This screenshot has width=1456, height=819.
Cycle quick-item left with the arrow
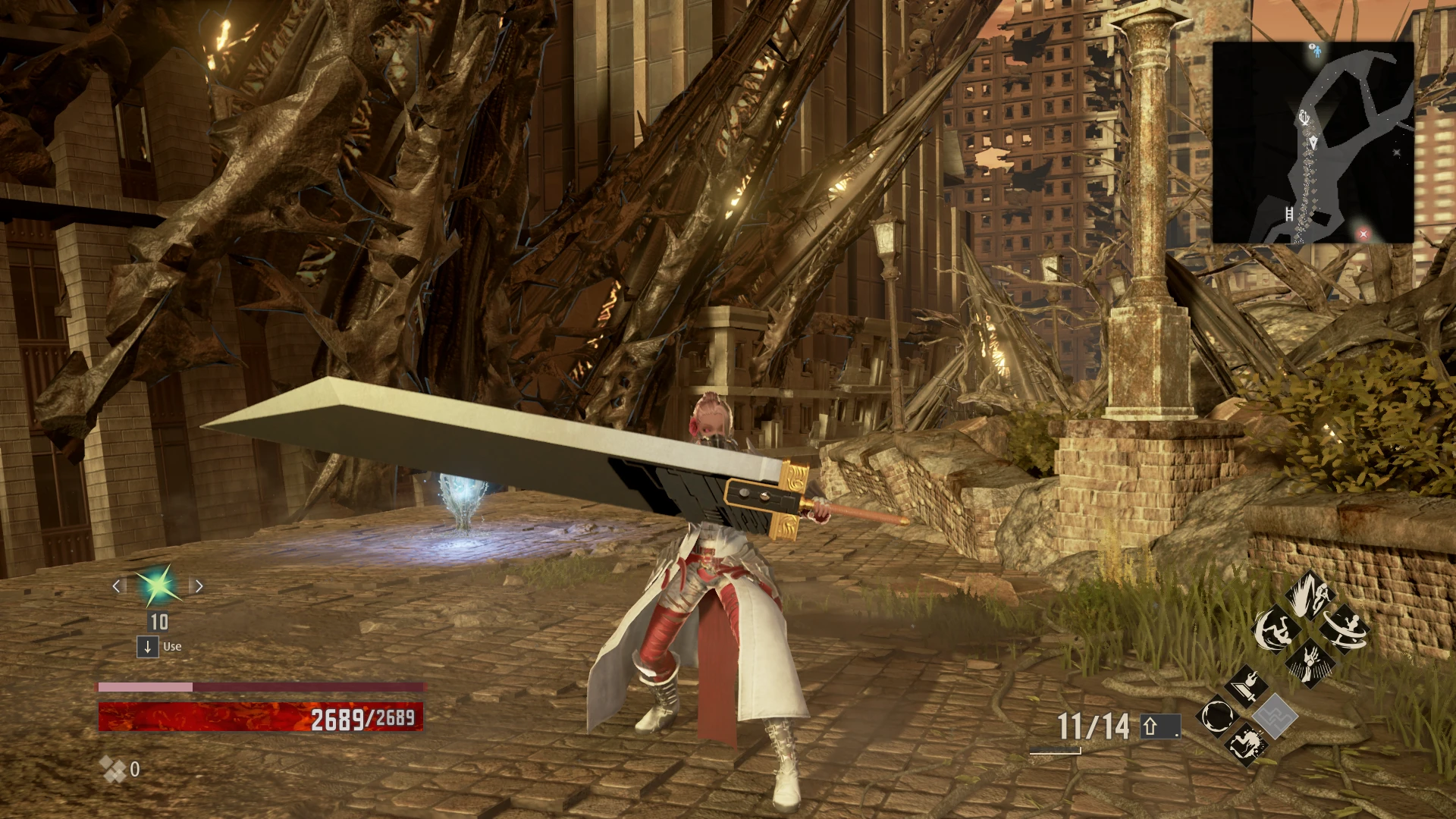(x=117, y=585)
